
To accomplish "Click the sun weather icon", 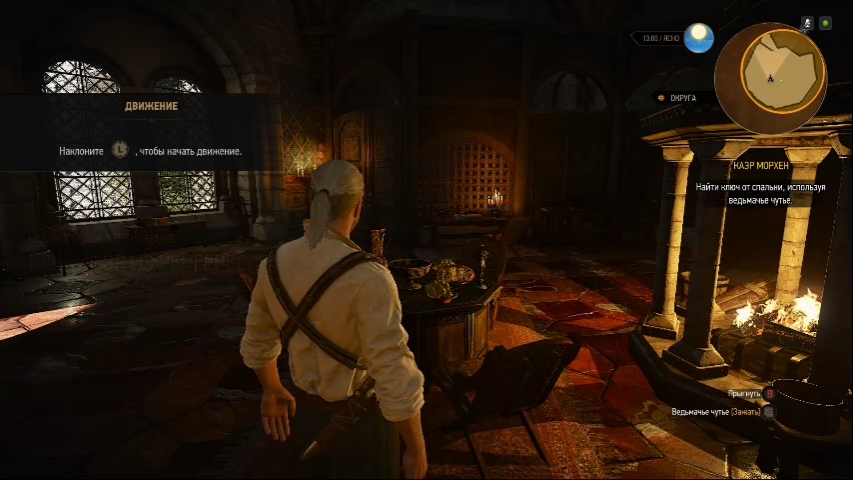I will pyautogui.click(x=700, y=38).
